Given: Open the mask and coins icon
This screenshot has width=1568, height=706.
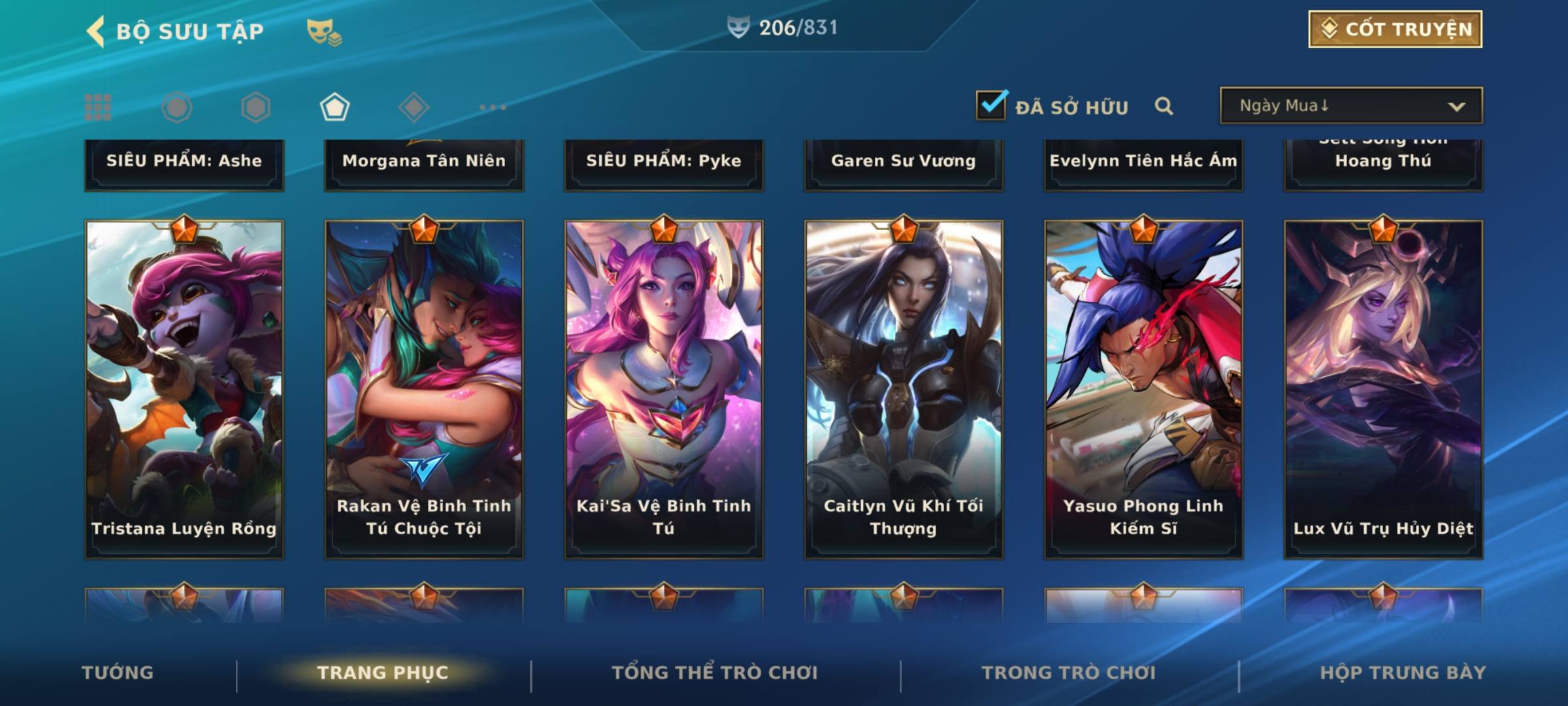Looking at the screenshot, I should [324, 31].
